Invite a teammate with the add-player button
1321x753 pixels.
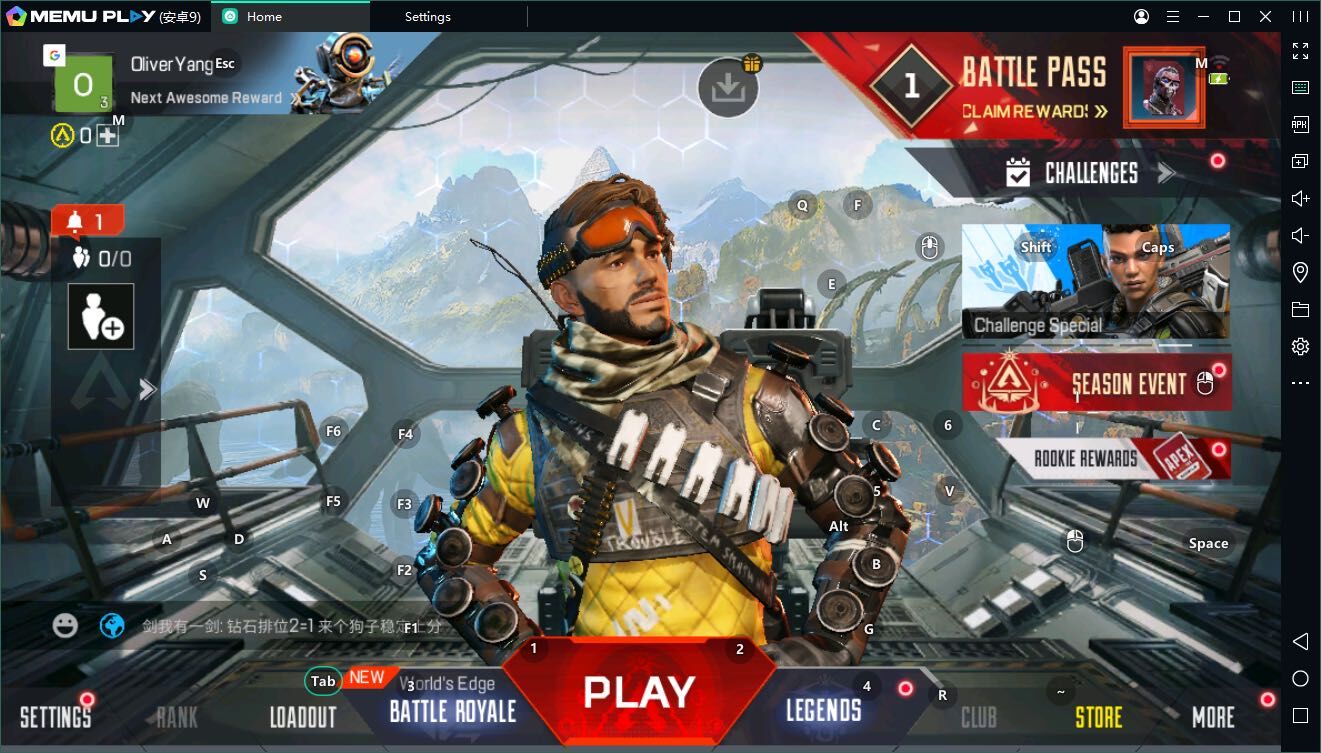click(x=101, y=317)
